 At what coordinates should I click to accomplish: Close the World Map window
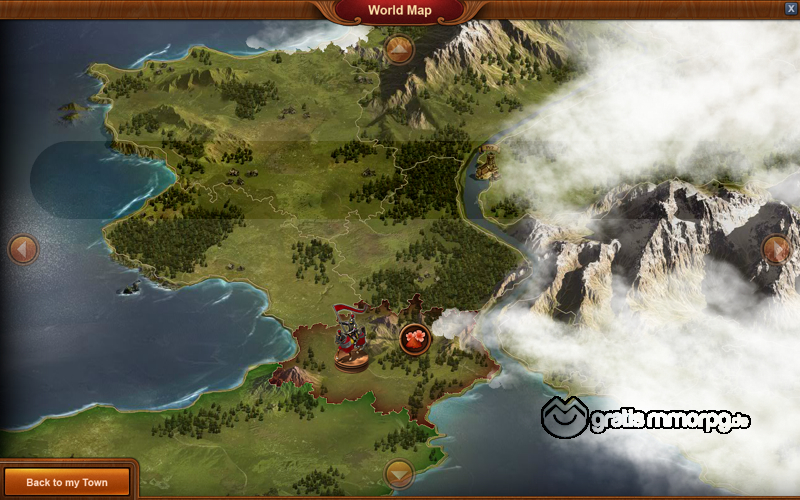tap(791, 8)
